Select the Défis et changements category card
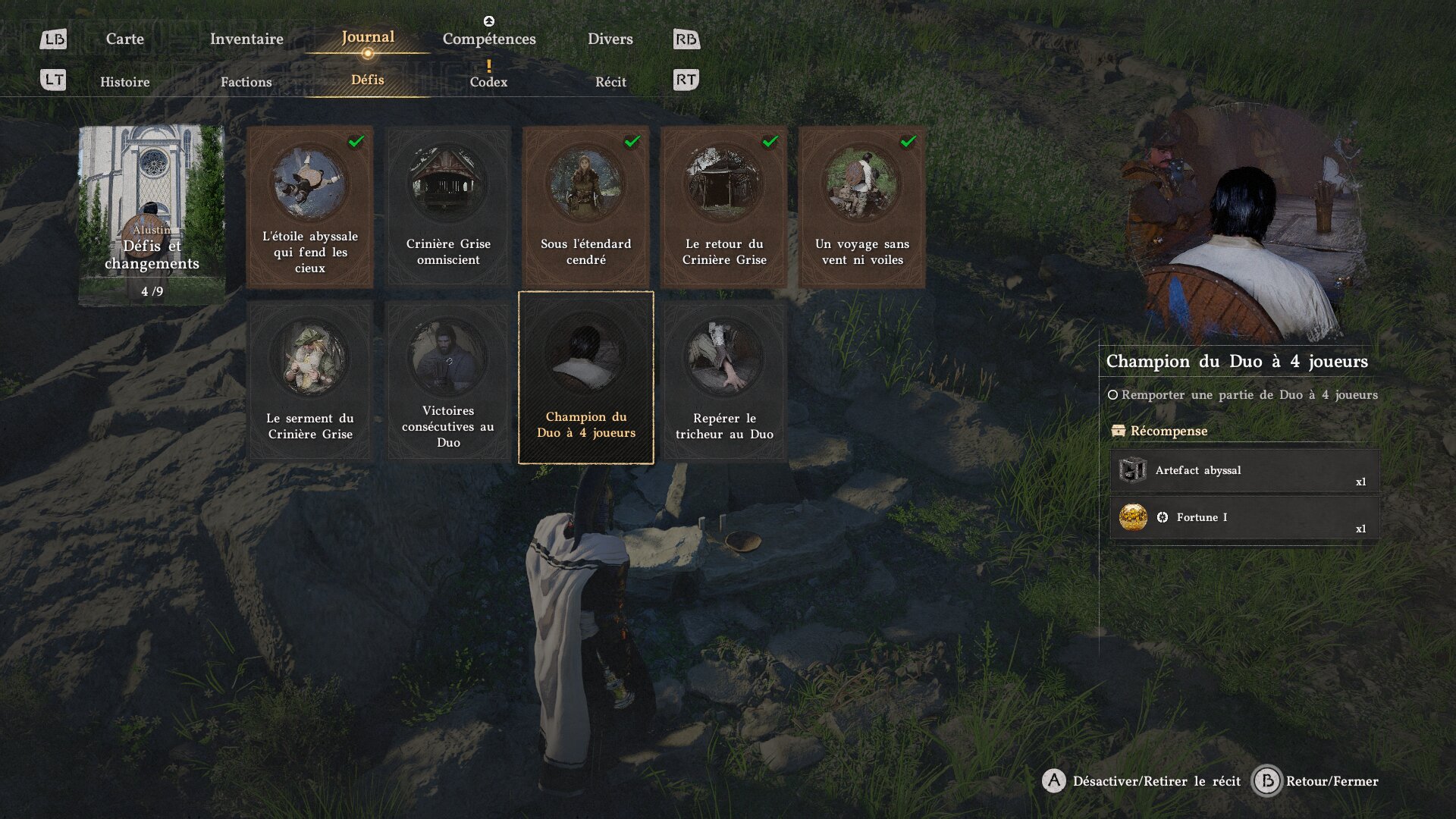 pos(152,215)
